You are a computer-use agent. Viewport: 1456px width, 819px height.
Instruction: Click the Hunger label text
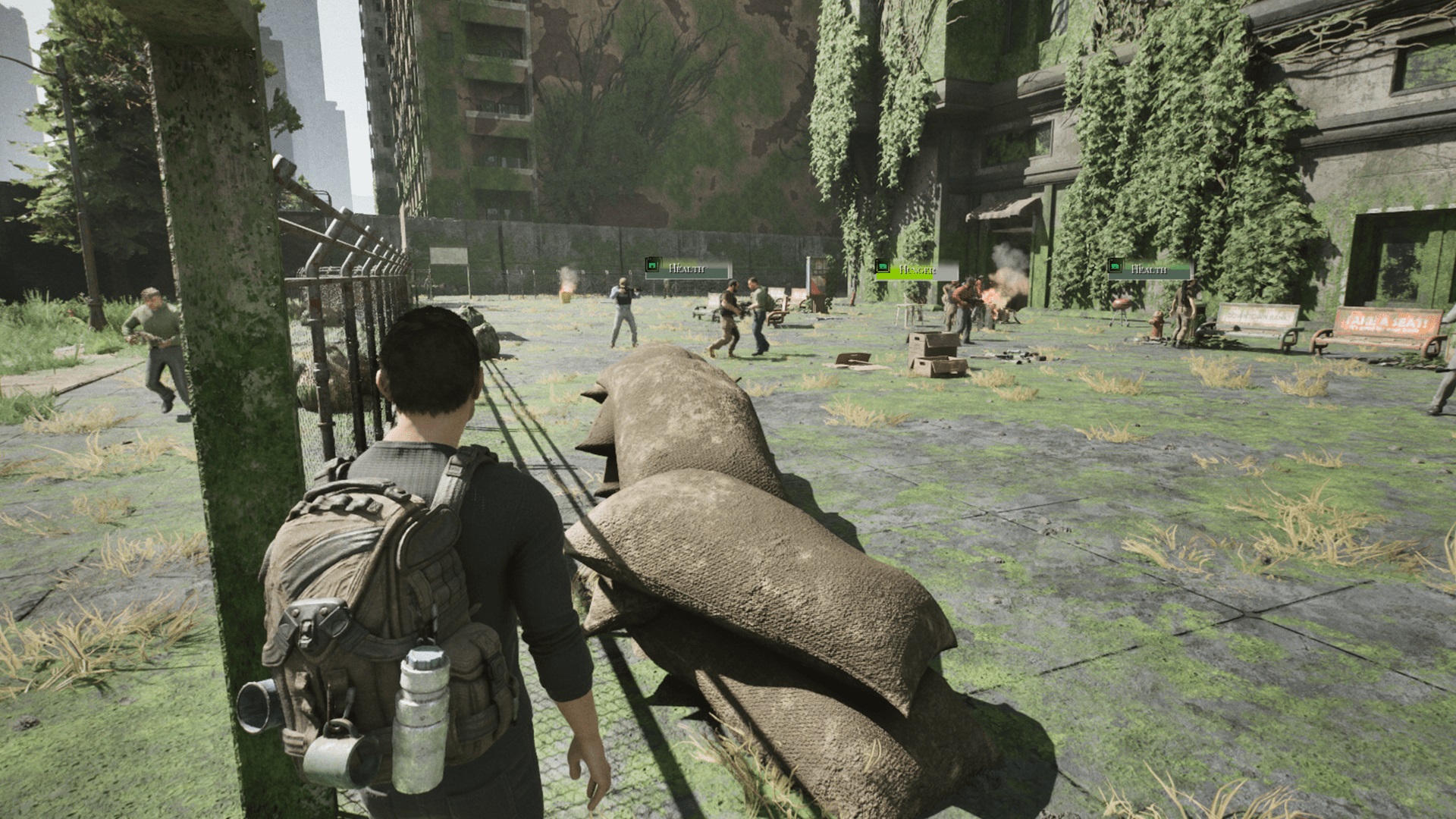click(x=919, y=270)
